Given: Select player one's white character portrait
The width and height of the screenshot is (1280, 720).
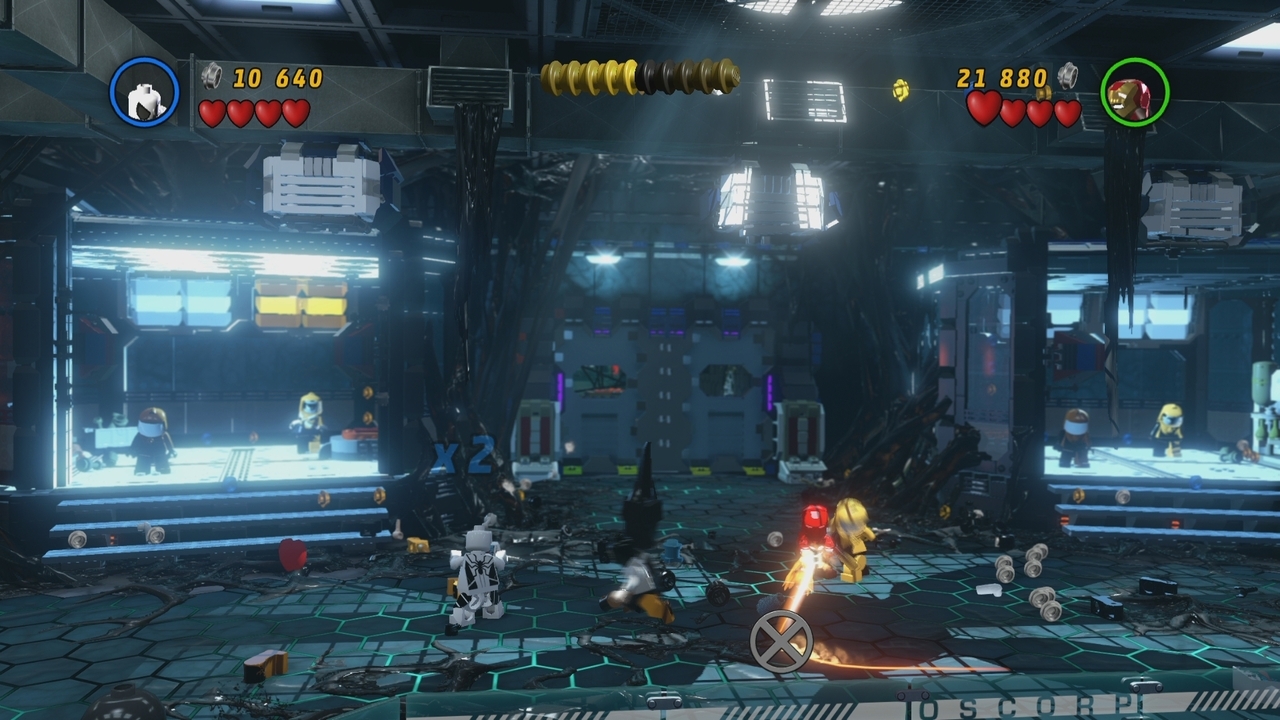Looking at the screenshot, I should click(144, 93).
